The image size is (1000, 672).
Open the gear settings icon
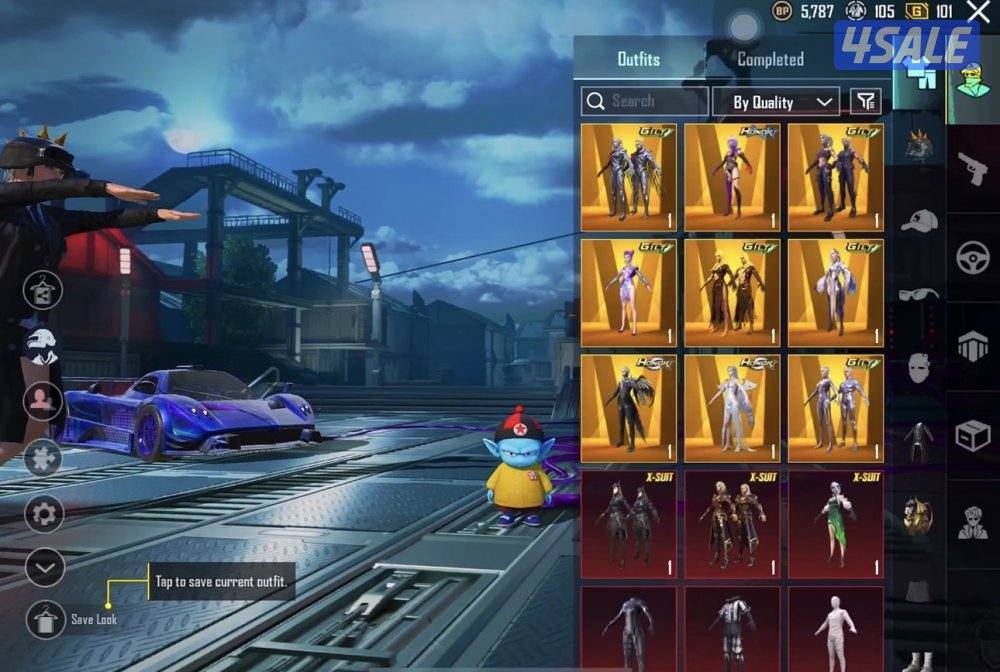coord(44,515)
